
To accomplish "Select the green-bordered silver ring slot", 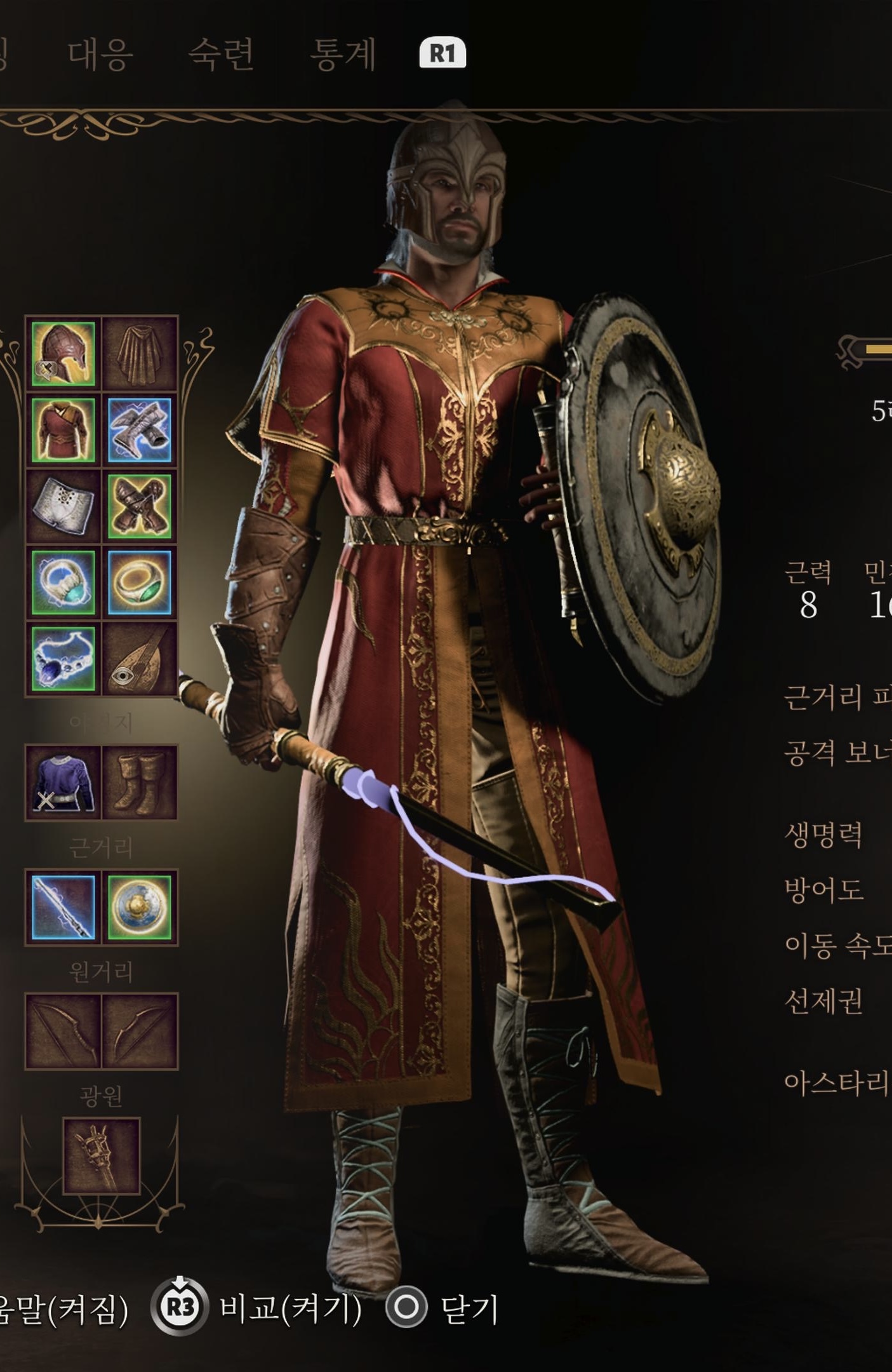I will [63, 582].
